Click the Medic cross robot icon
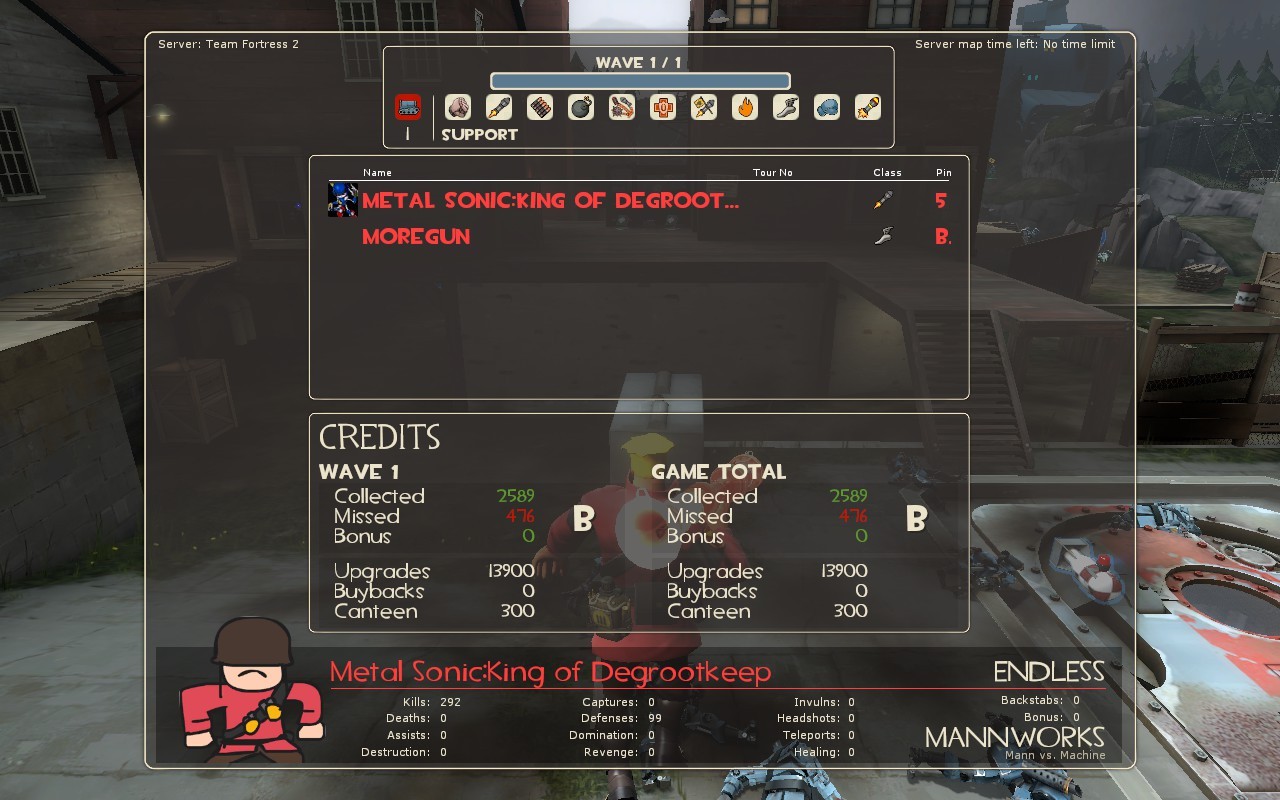 [x=664, y=107]
